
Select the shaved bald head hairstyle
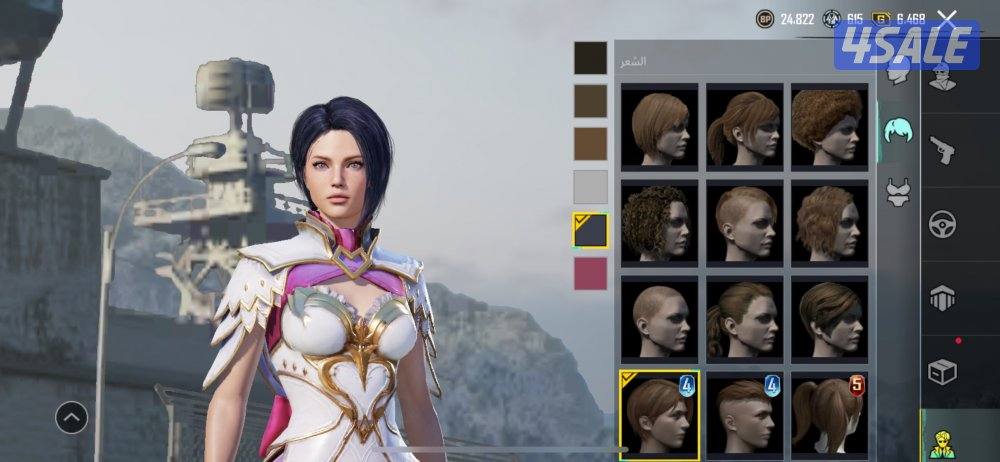coord(660,318)
